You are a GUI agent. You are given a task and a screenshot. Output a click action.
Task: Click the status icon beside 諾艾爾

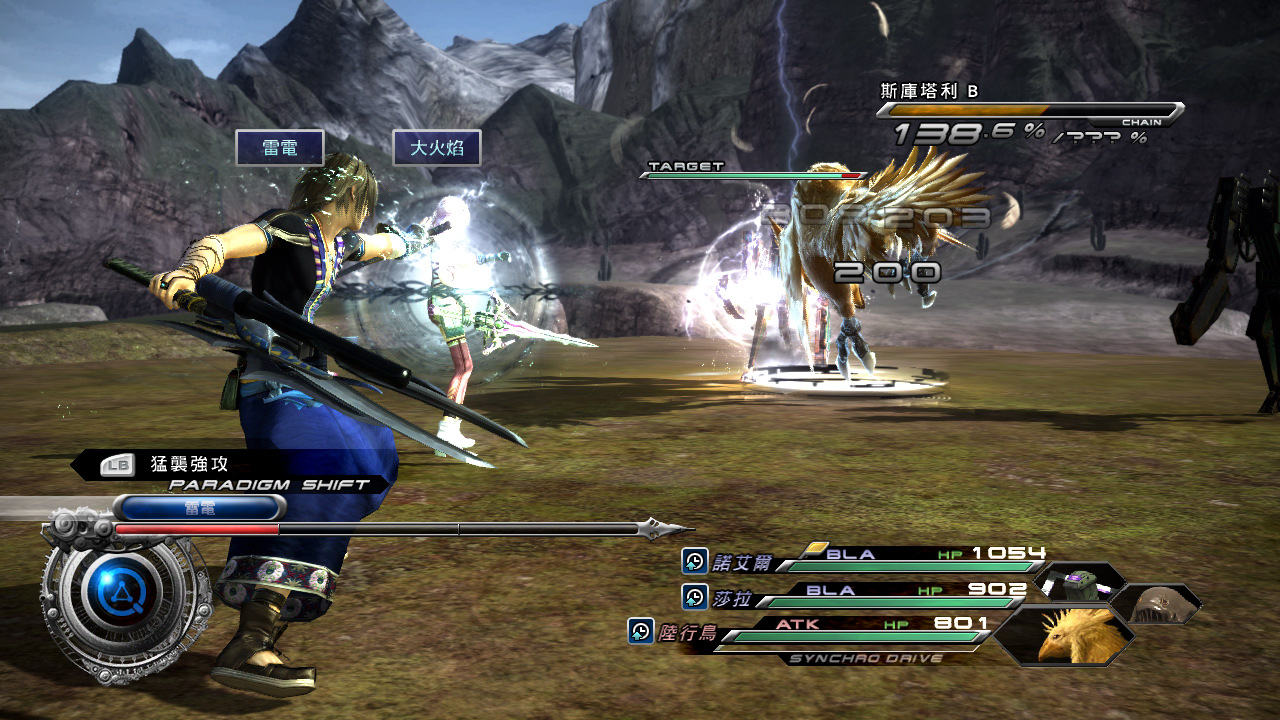pyautogui.click(x=694, y=561)
